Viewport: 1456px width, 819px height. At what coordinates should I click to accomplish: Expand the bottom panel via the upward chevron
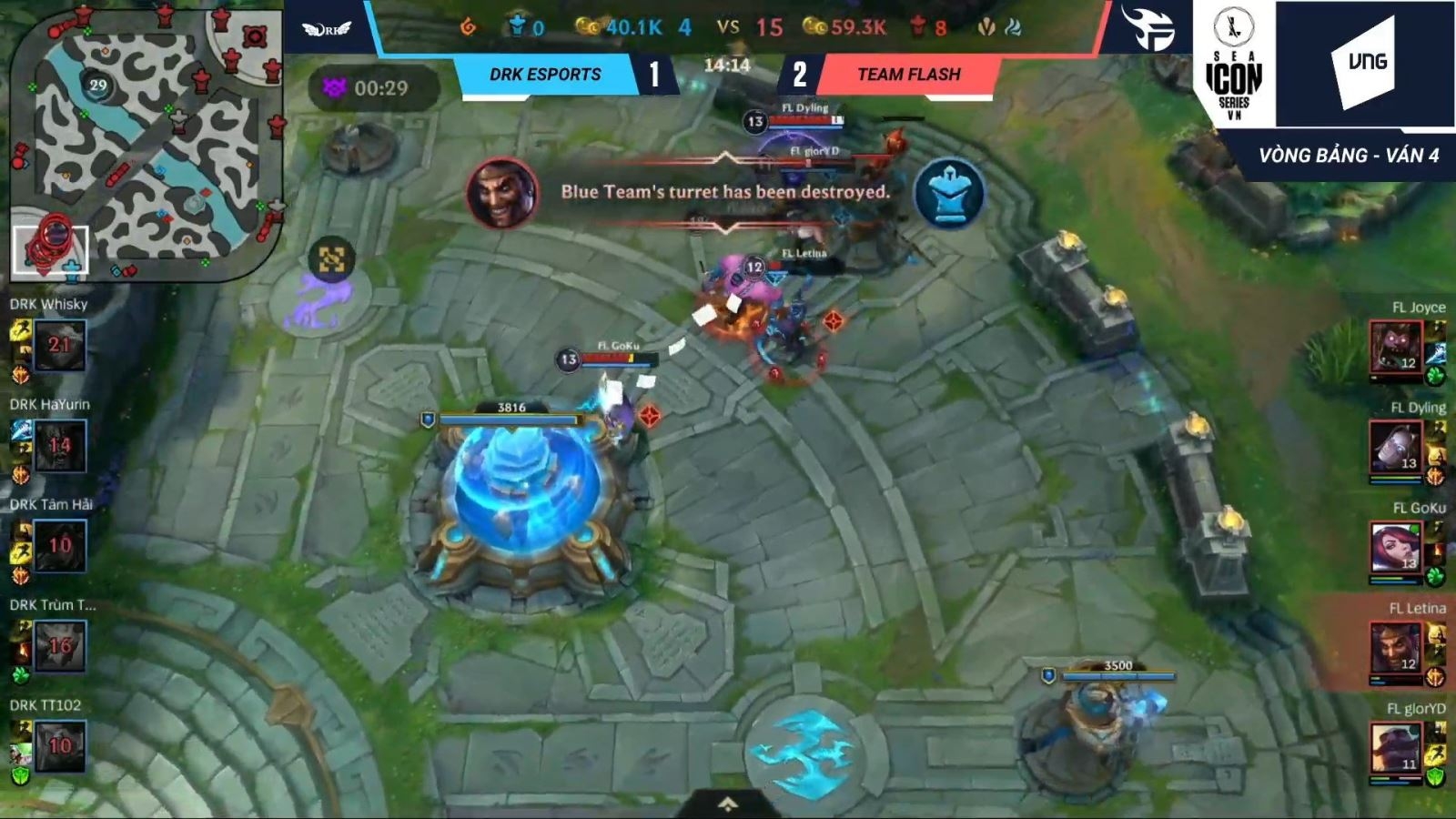pyautogui.click(x=728, y=804)
